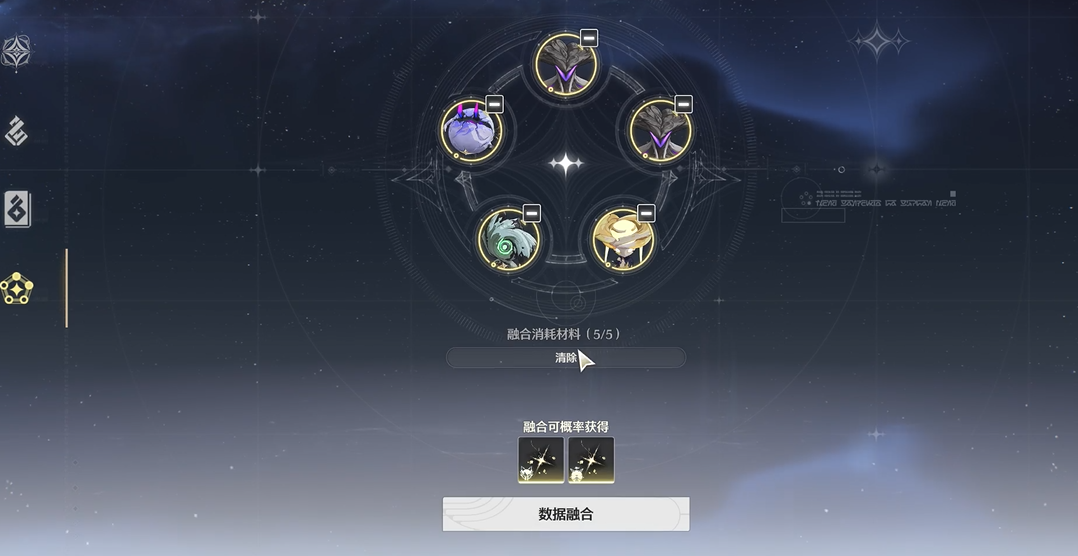Remove the green swirl echo material
1078x556 pixels.
coord(531,212)
